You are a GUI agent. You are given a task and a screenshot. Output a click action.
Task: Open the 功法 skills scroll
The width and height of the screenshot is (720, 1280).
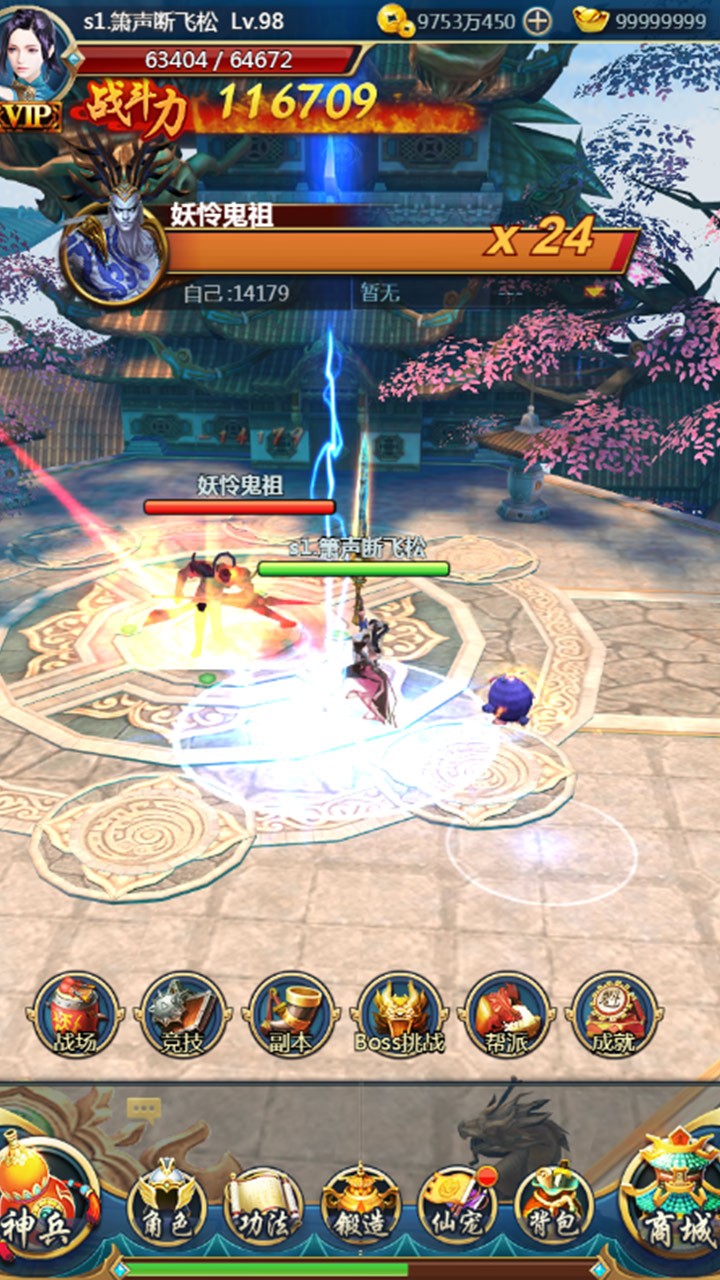(262, 1203)
